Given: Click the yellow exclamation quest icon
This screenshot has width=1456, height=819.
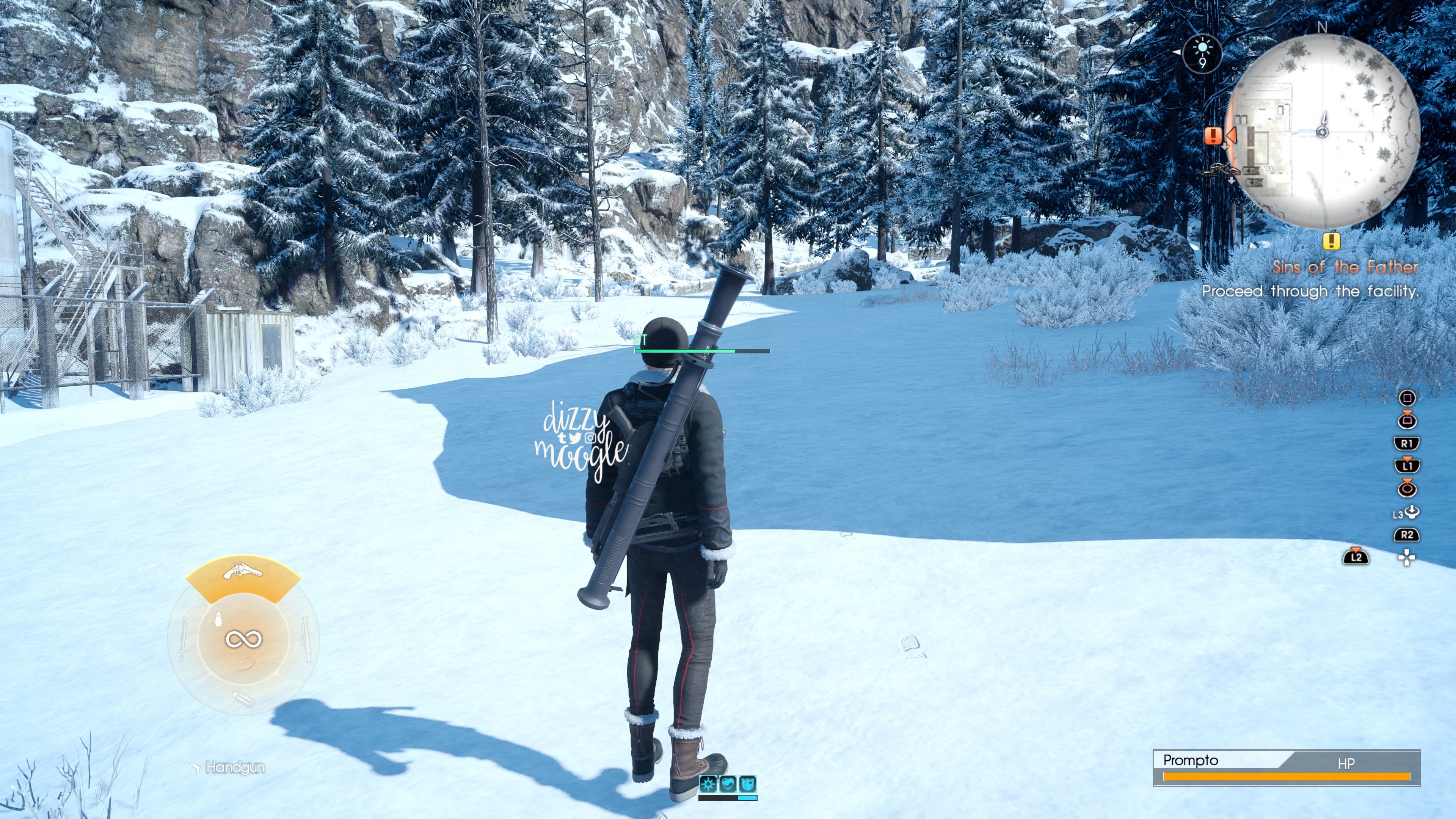Looking at the screenshot, I should [x=1331, y=242].
